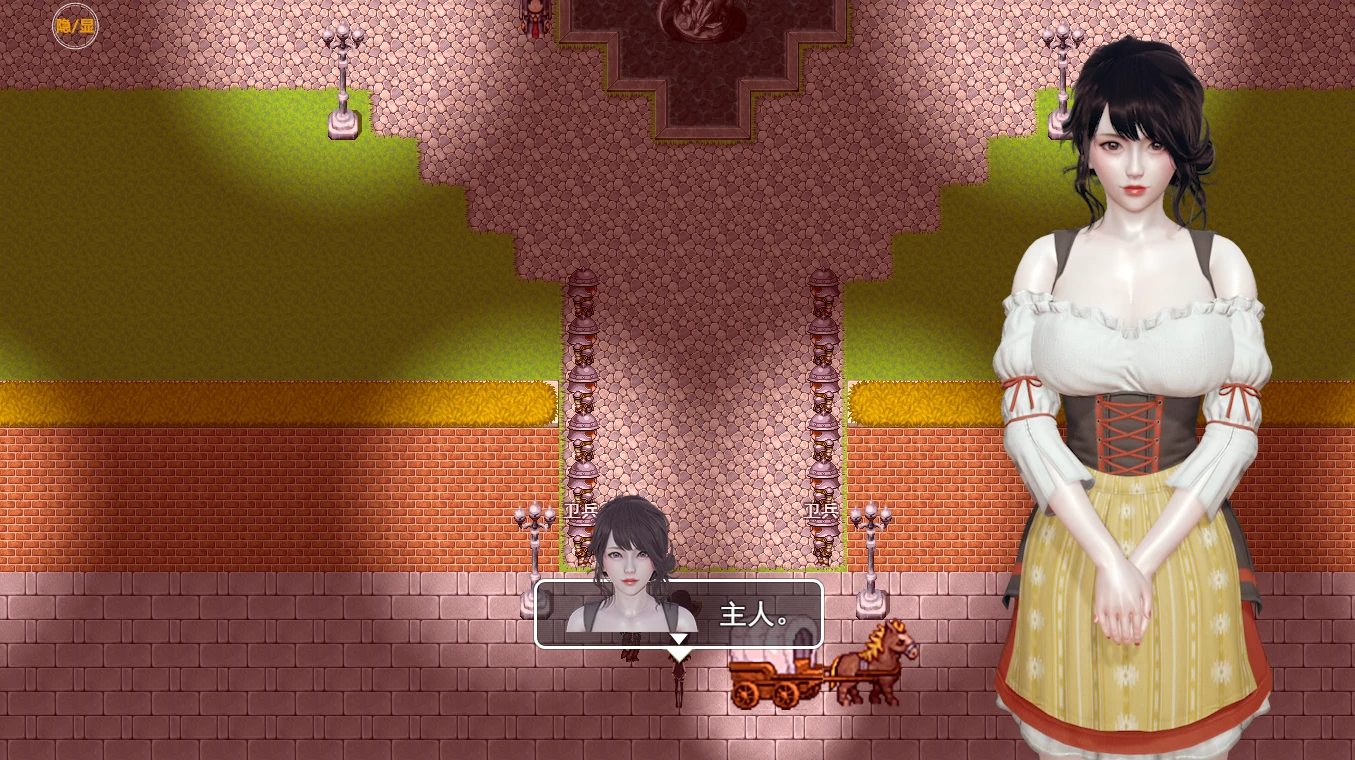Toggle the 隐/显 hide/show button

[74, 26]
